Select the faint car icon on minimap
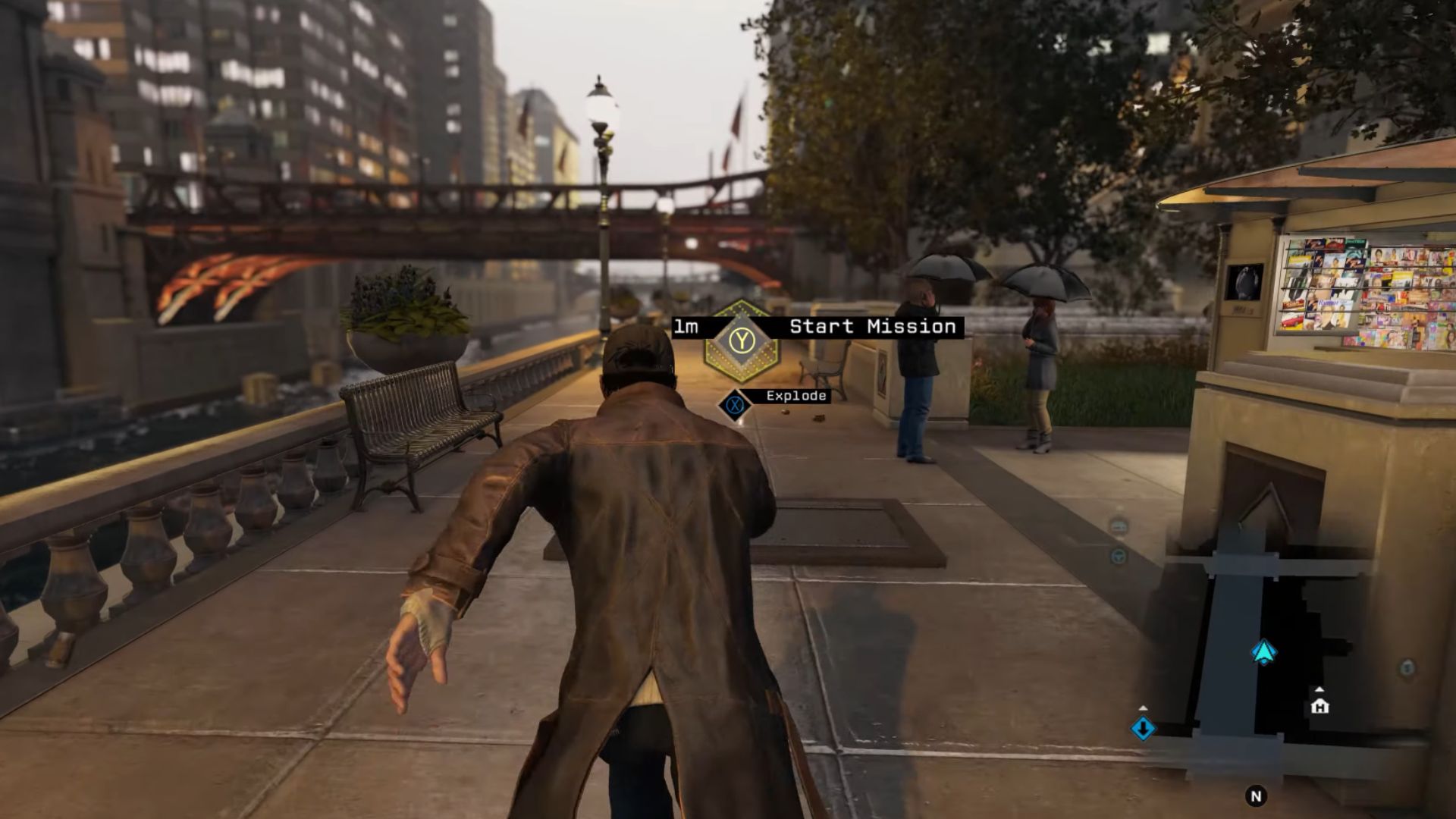The width and height of the screenshot is (1456, 819). (1119, 526)
